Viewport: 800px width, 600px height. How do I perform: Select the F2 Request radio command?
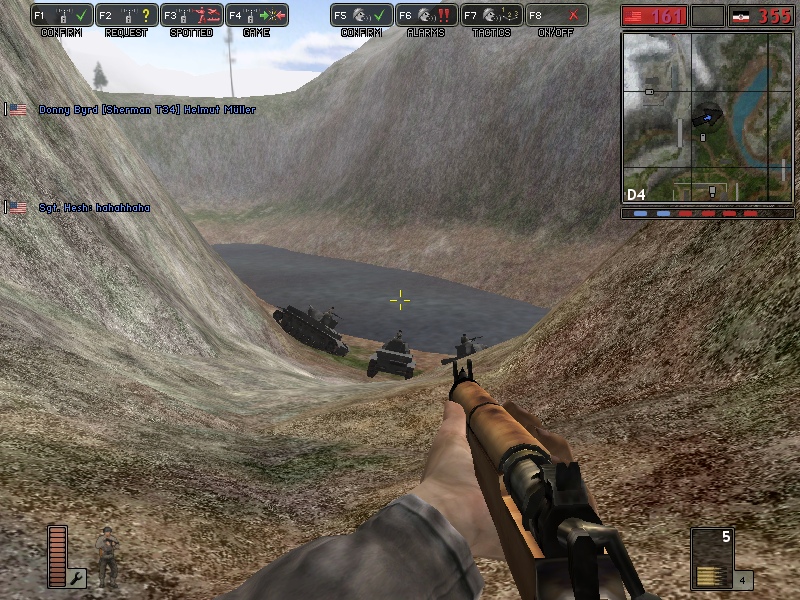pyautogui.click(x=127, y=16)
